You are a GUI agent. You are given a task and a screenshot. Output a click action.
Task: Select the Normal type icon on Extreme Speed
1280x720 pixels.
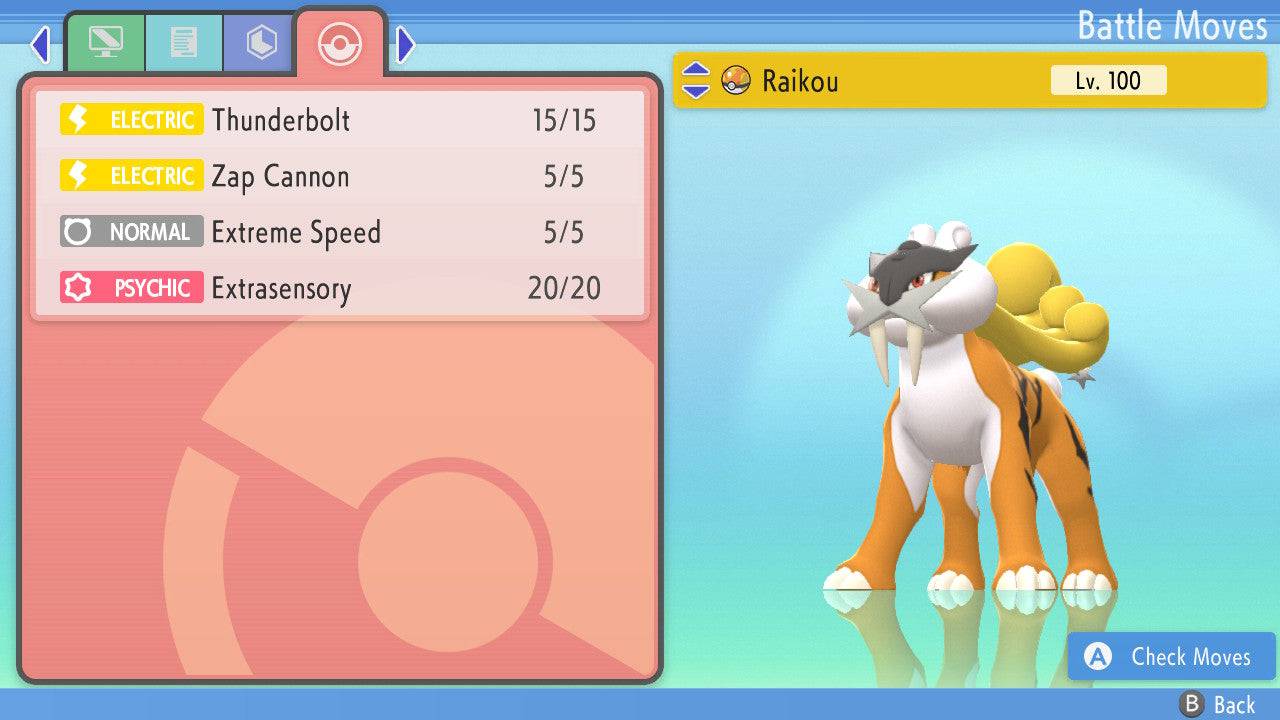[131, 231]
